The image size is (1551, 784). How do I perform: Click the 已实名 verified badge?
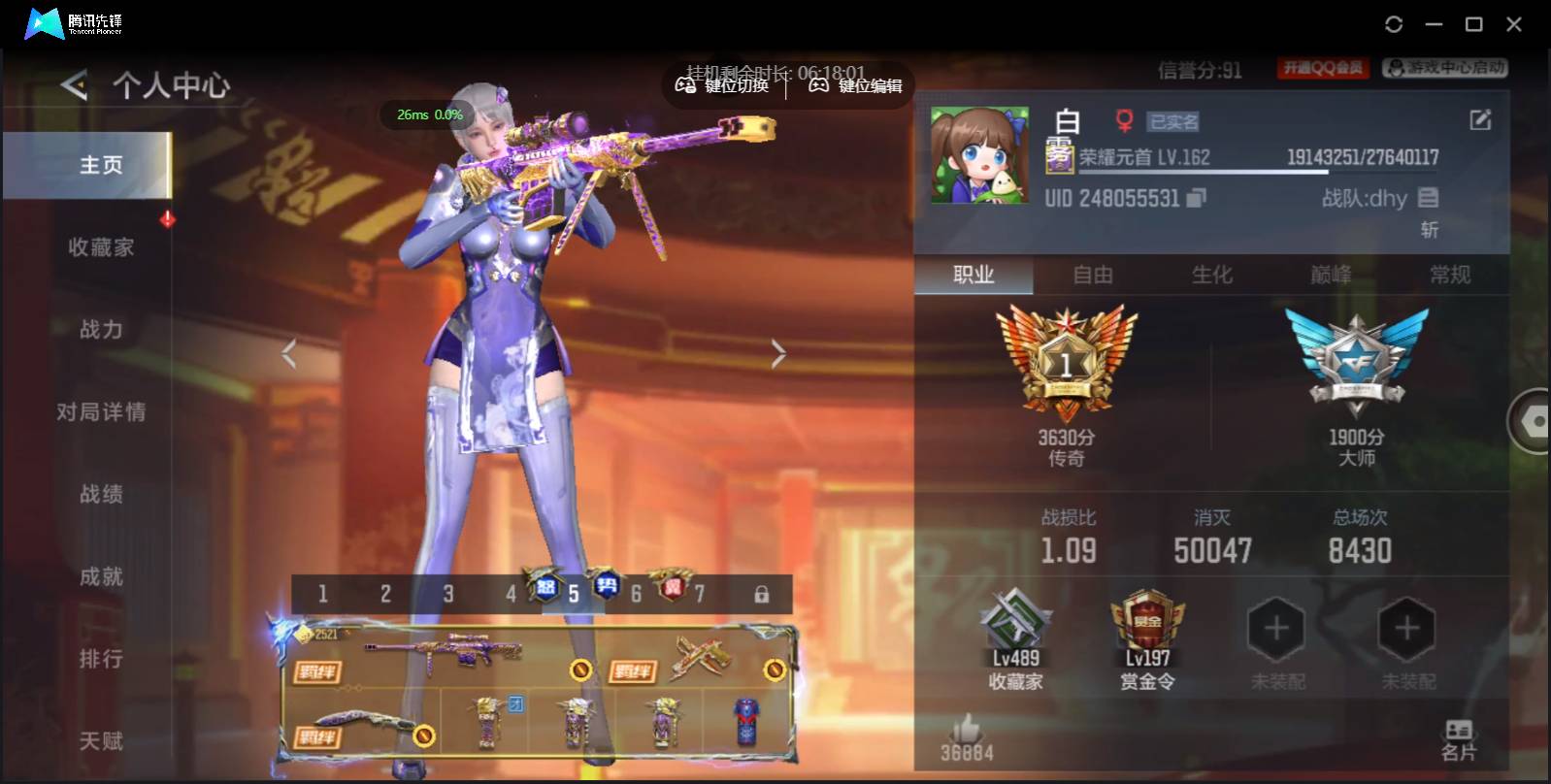point(1174,120)
